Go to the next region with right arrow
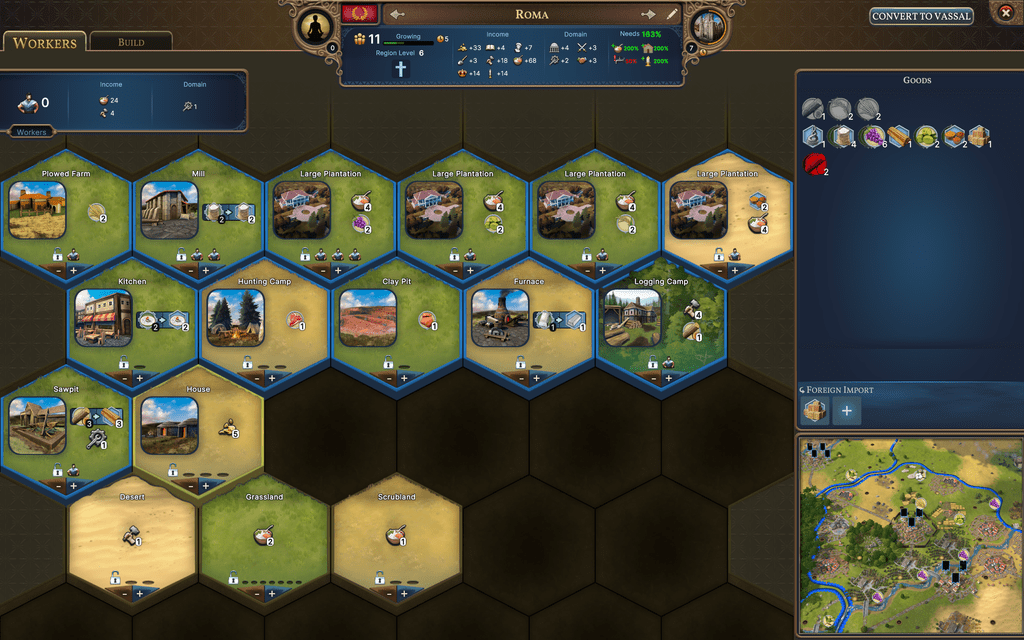 648,14
